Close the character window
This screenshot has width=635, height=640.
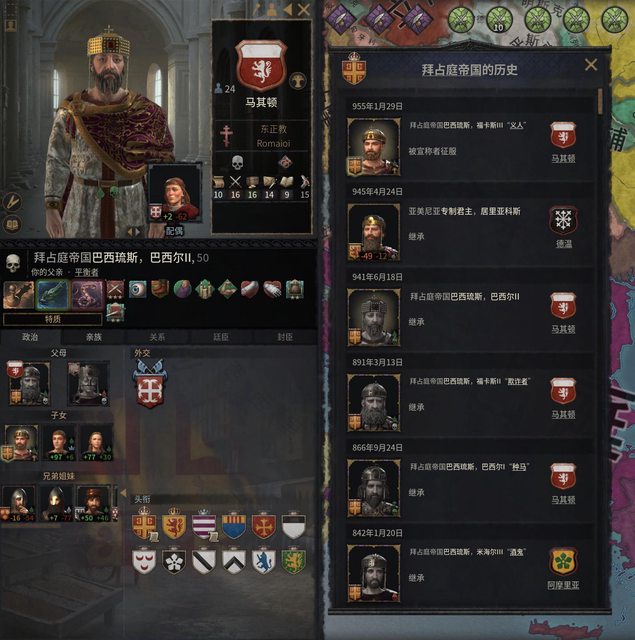pyautogui.click(x=302, y=9)
